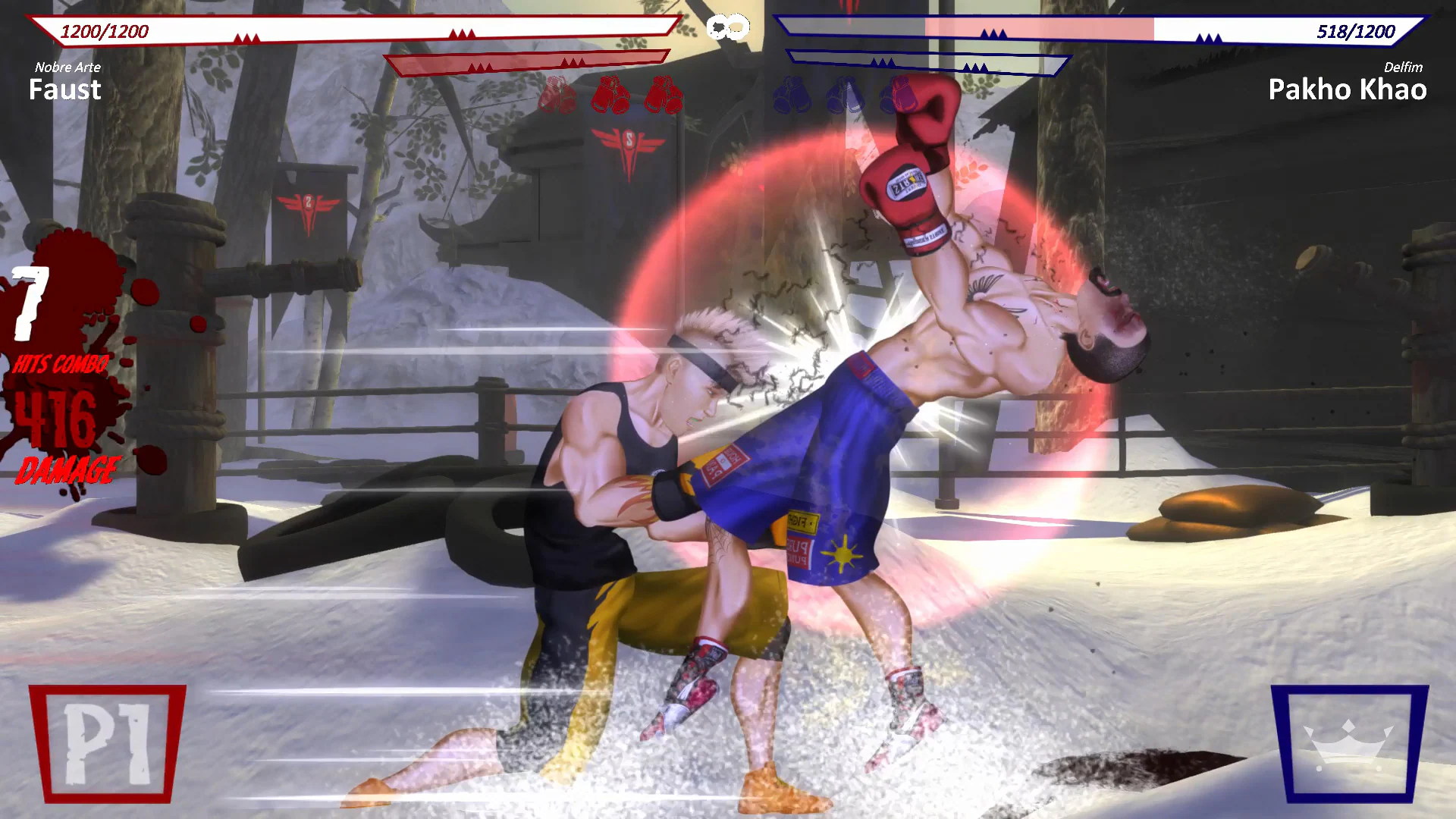This screenshot has width=1456, height=819.
Task: Select the first red boxing glove round indicator
Action: 559,96
